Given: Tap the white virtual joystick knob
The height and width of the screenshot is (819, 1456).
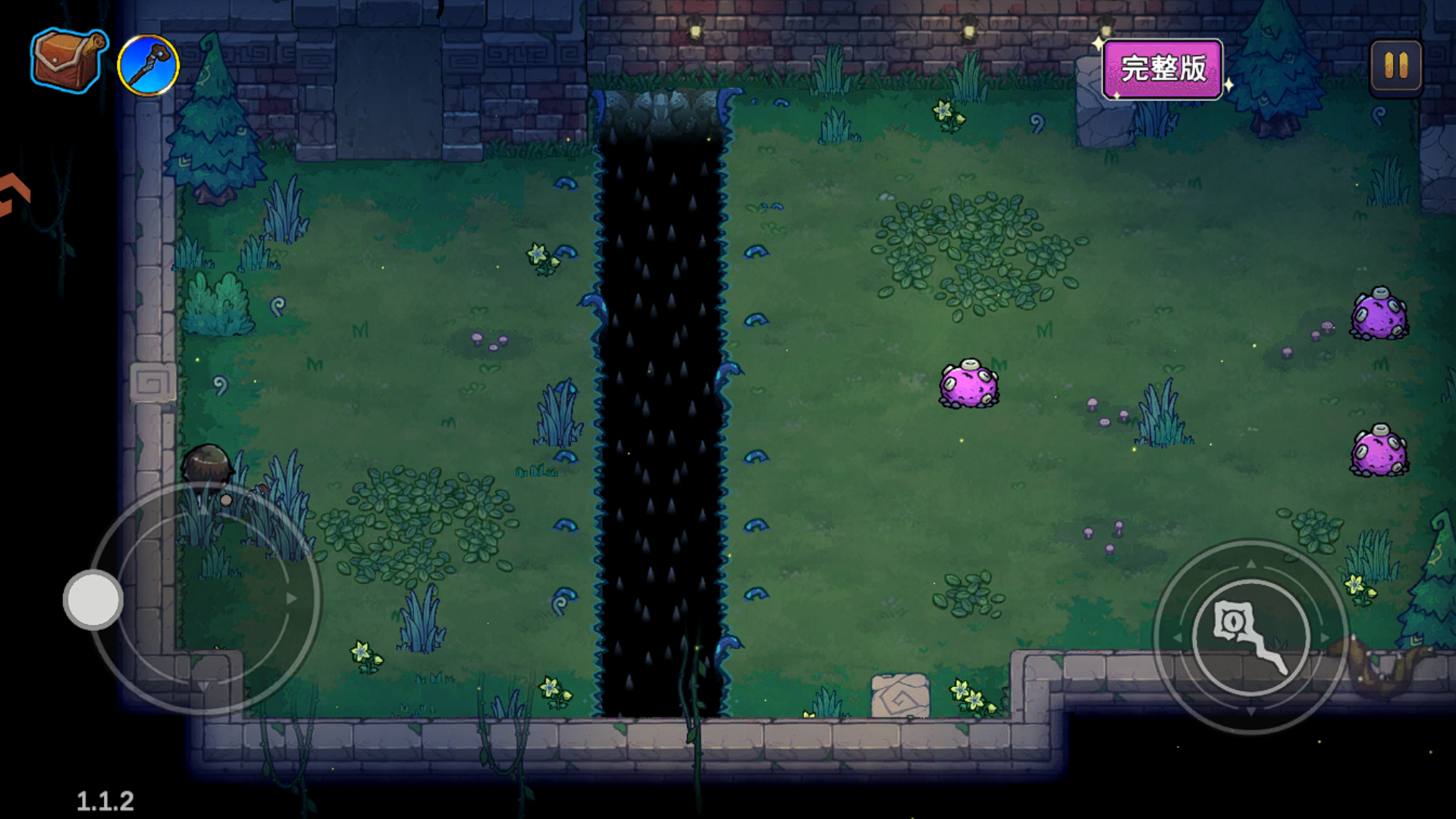Looking at the screenshot, I should point(93,599).
